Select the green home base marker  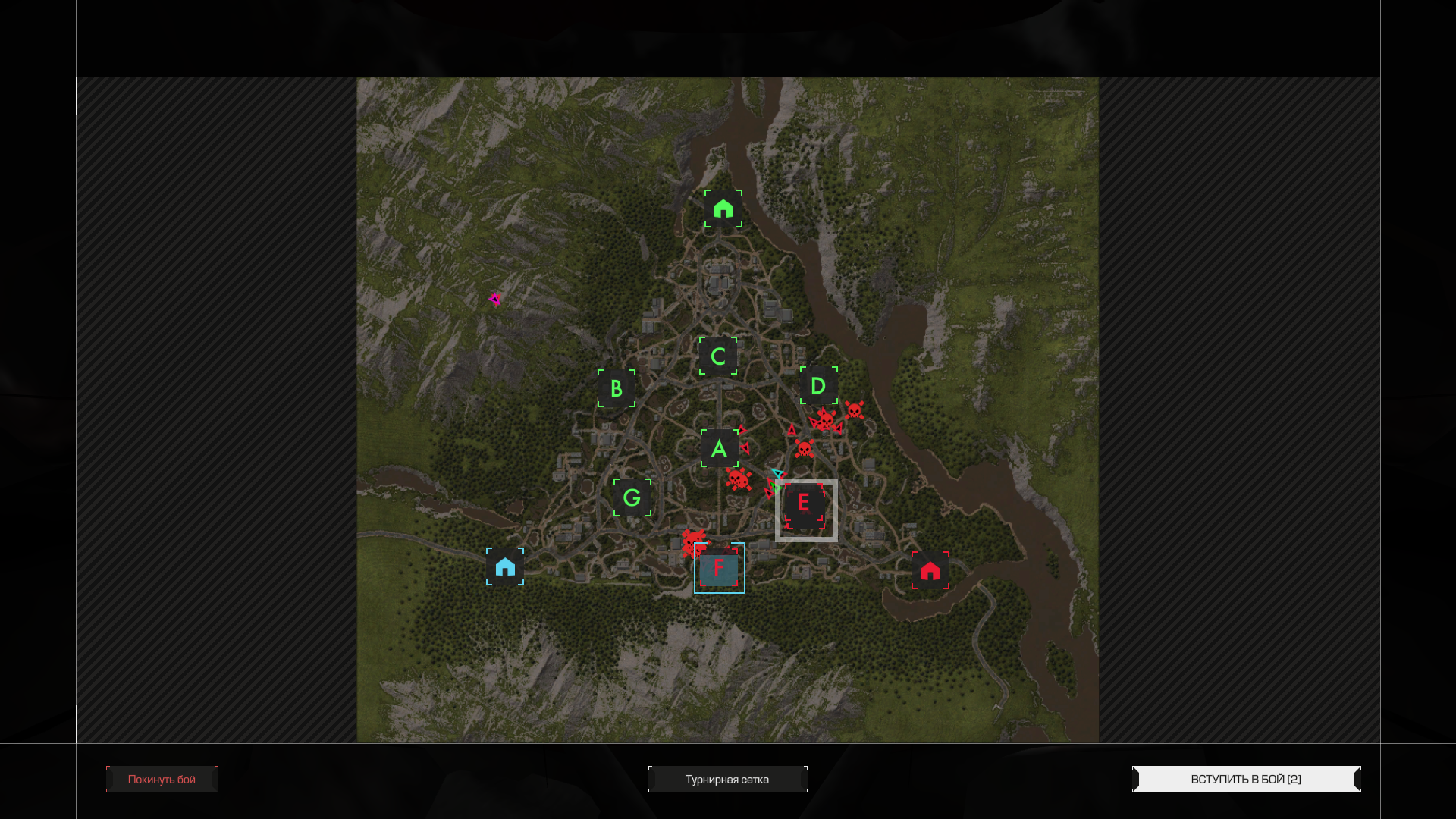click(x=723, y=209)
